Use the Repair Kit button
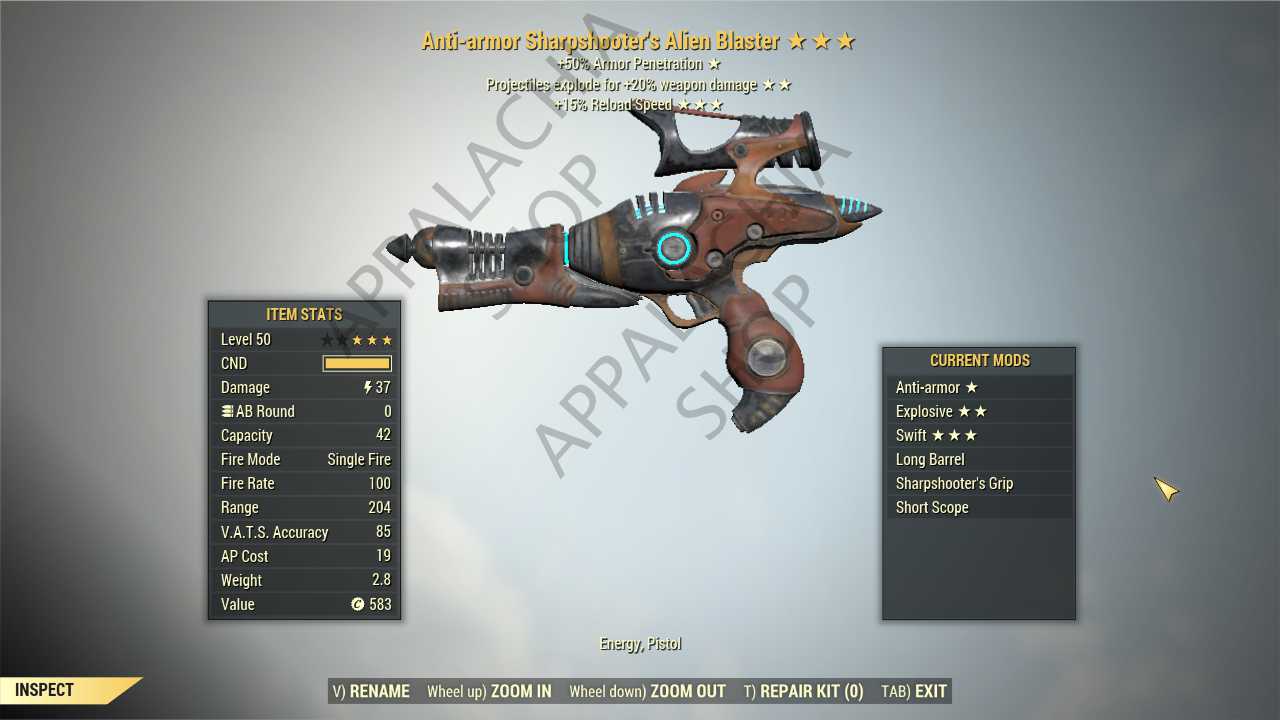The height and width of the screenshot is (720, 1280). 803,691
